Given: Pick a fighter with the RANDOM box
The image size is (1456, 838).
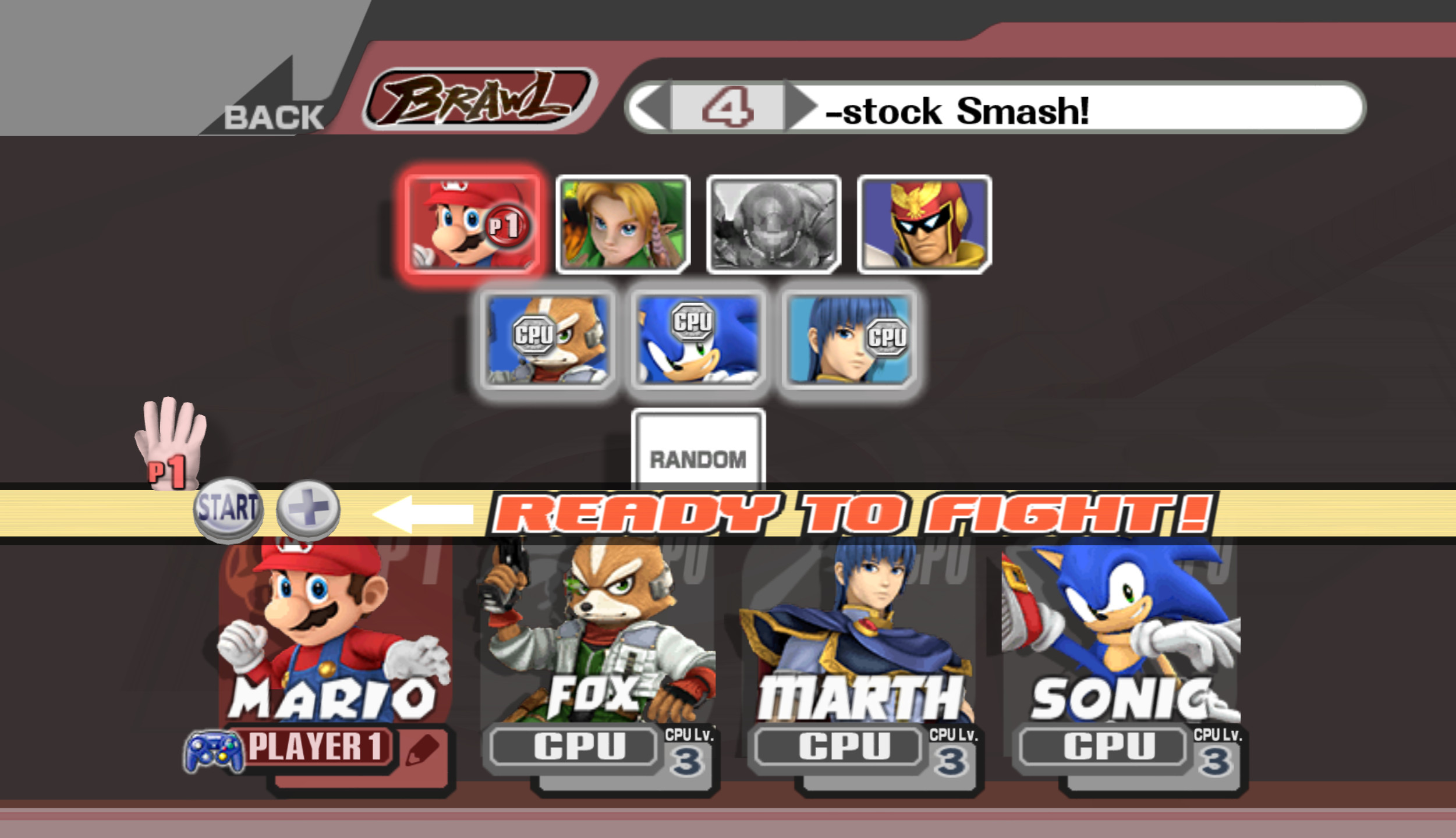Looking at the screenshot, I should (698, 459).
